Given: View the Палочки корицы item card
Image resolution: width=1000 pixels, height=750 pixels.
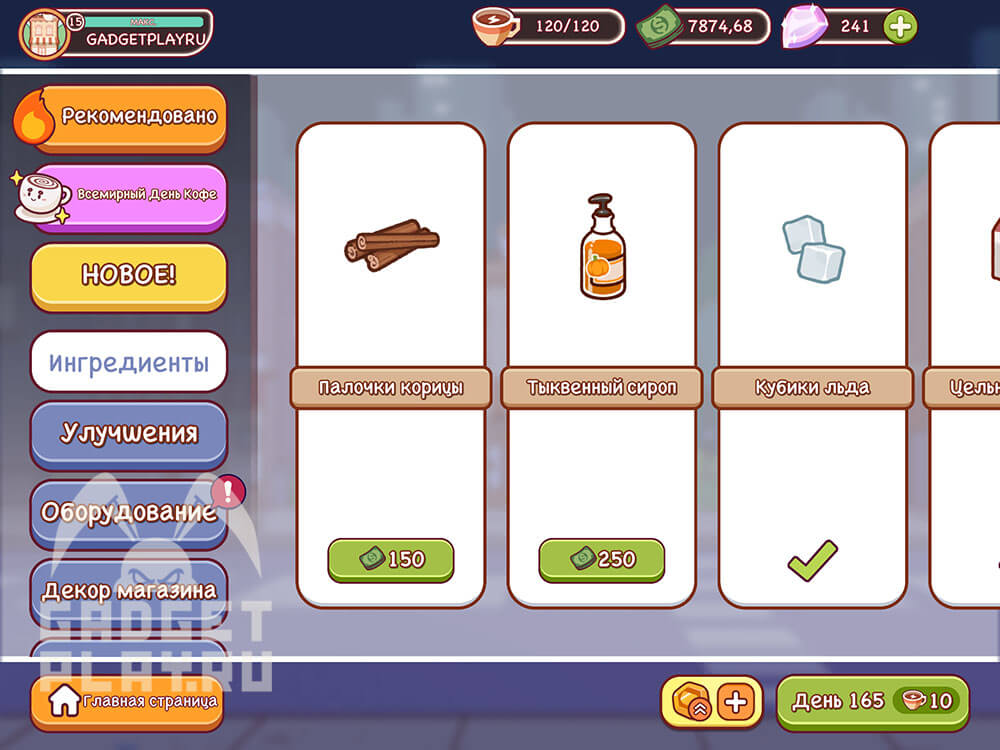Looking at the screenshot, I should [x=390, y=300].
